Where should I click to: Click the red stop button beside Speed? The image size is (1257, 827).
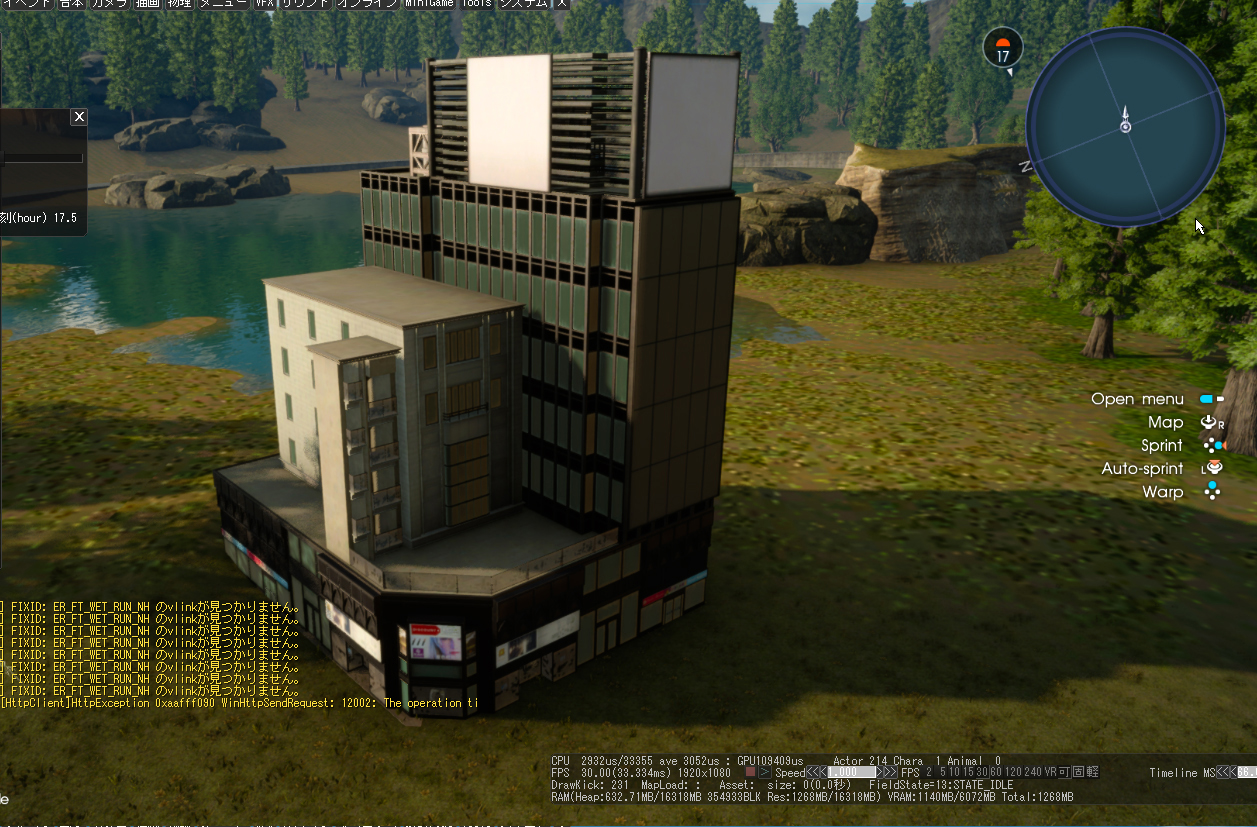[x=750, y=773]
